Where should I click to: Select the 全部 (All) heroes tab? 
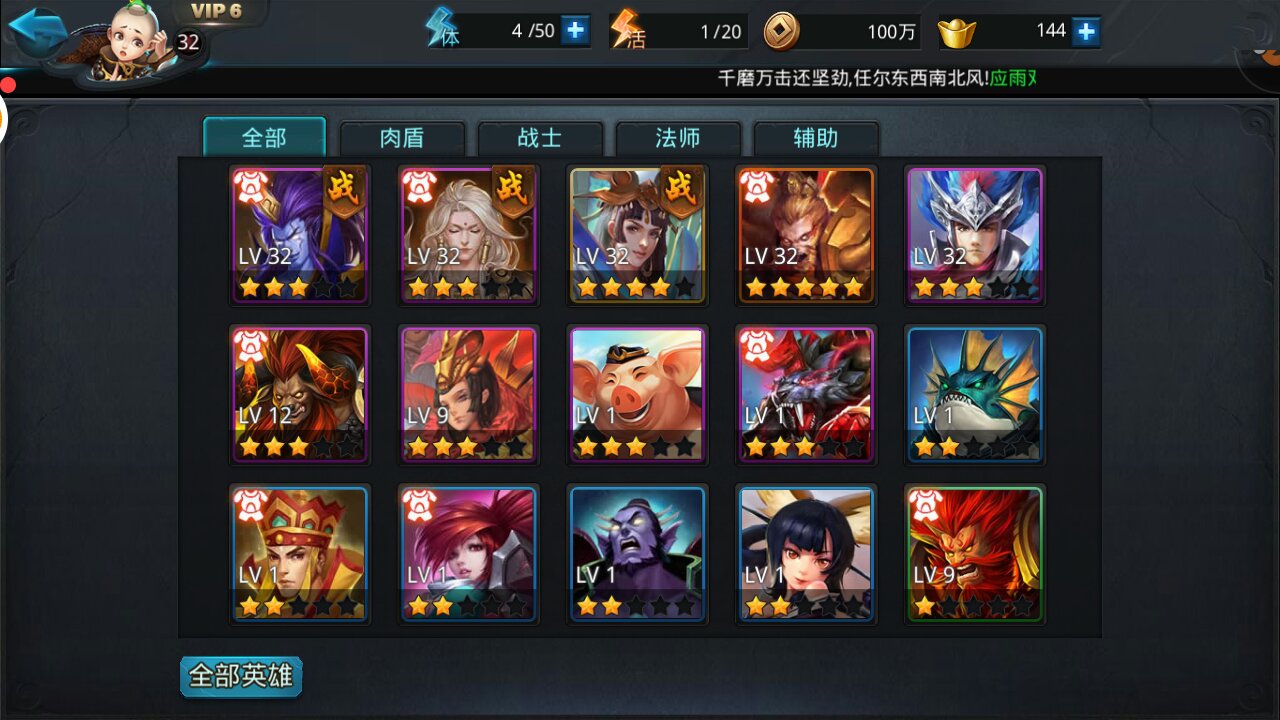264,138
